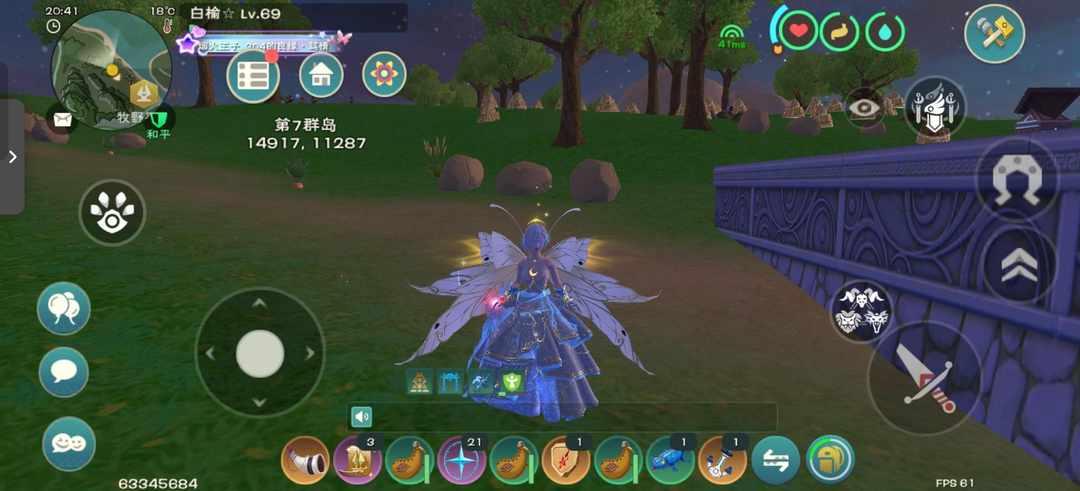Toggle the speaker icon on chat bar

pos(361,417)
